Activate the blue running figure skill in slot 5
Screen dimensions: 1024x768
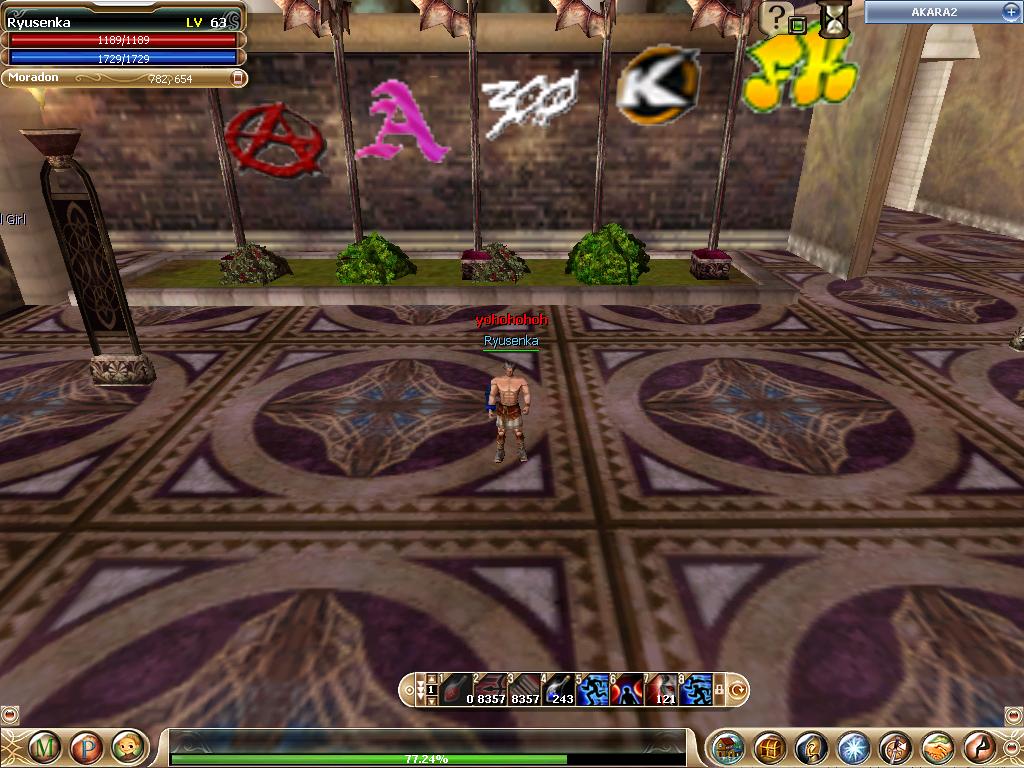pyautogui.click(x=592, y=689)
